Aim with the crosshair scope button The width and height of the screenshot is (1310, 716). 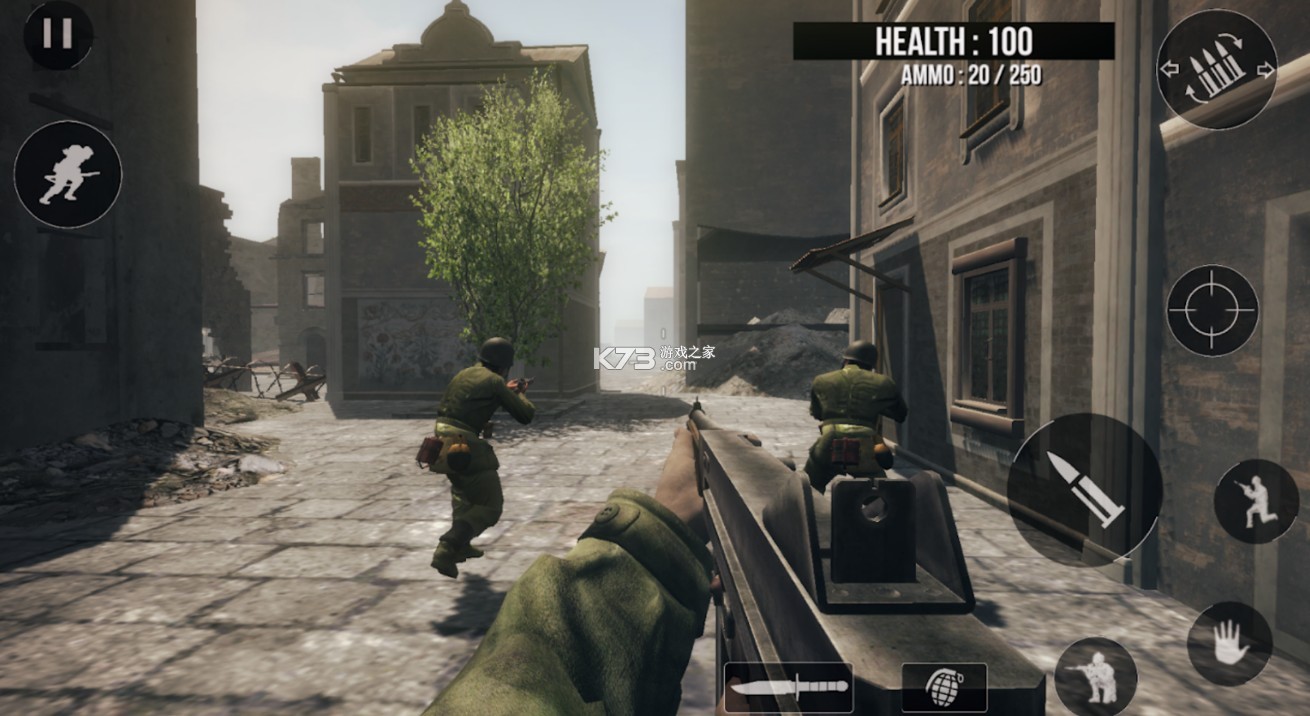[x=1212, y=310]
